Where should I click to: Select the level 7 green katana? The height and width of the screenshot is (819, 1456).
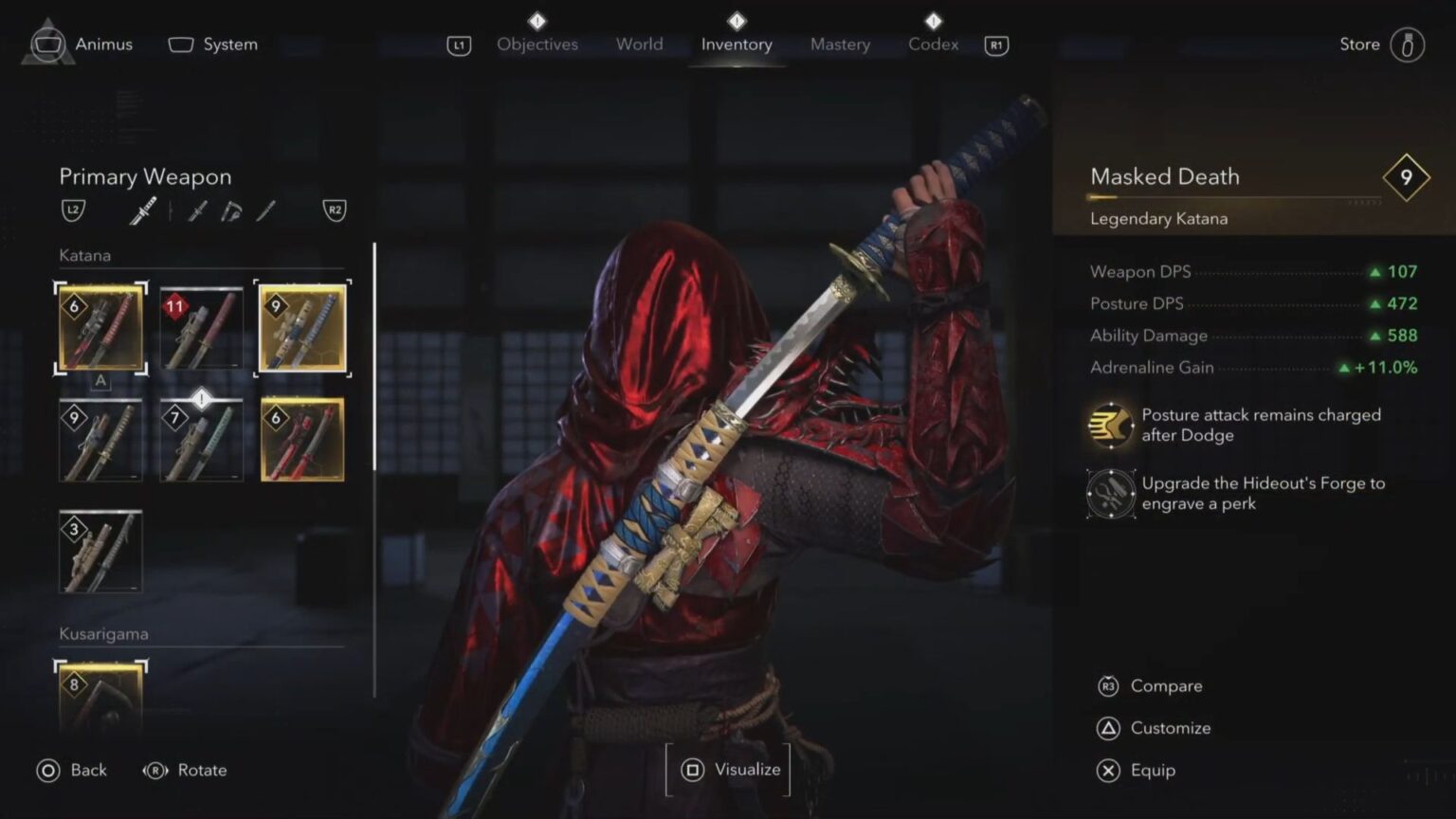click(201, 438)
